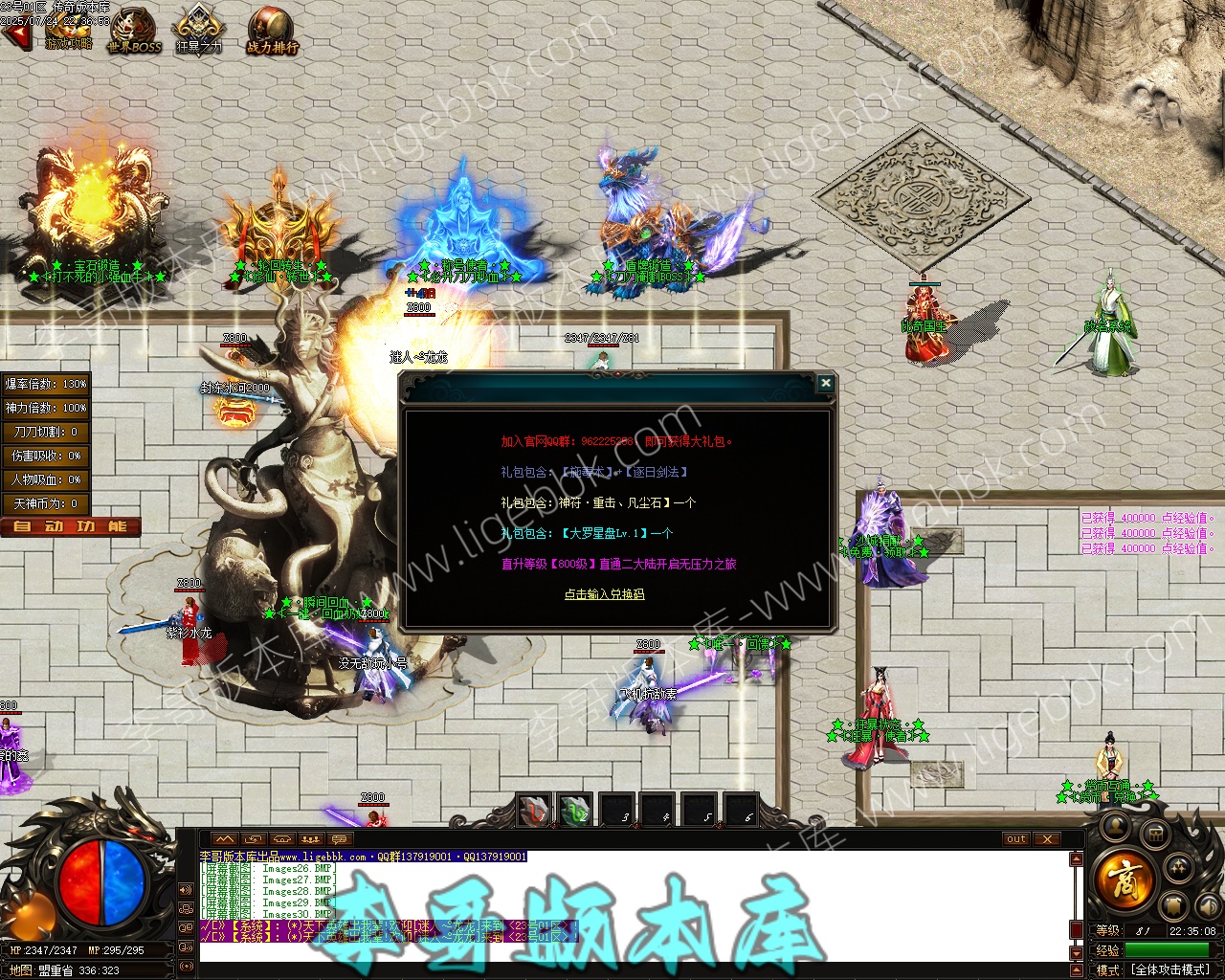Open the guild banner icon

pos(1175,905)
